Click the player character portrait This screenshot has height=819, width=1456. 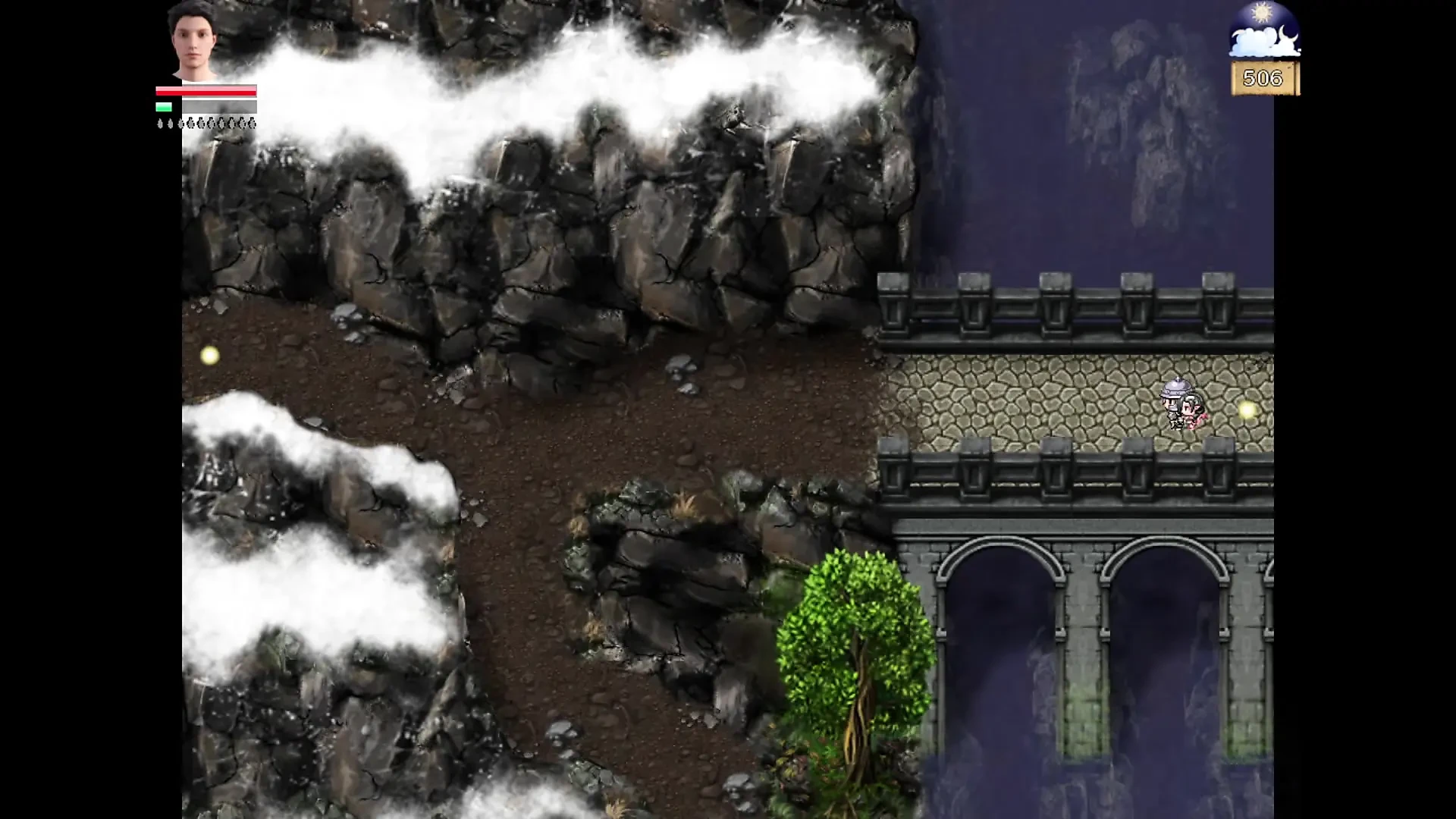coord(193,39)
